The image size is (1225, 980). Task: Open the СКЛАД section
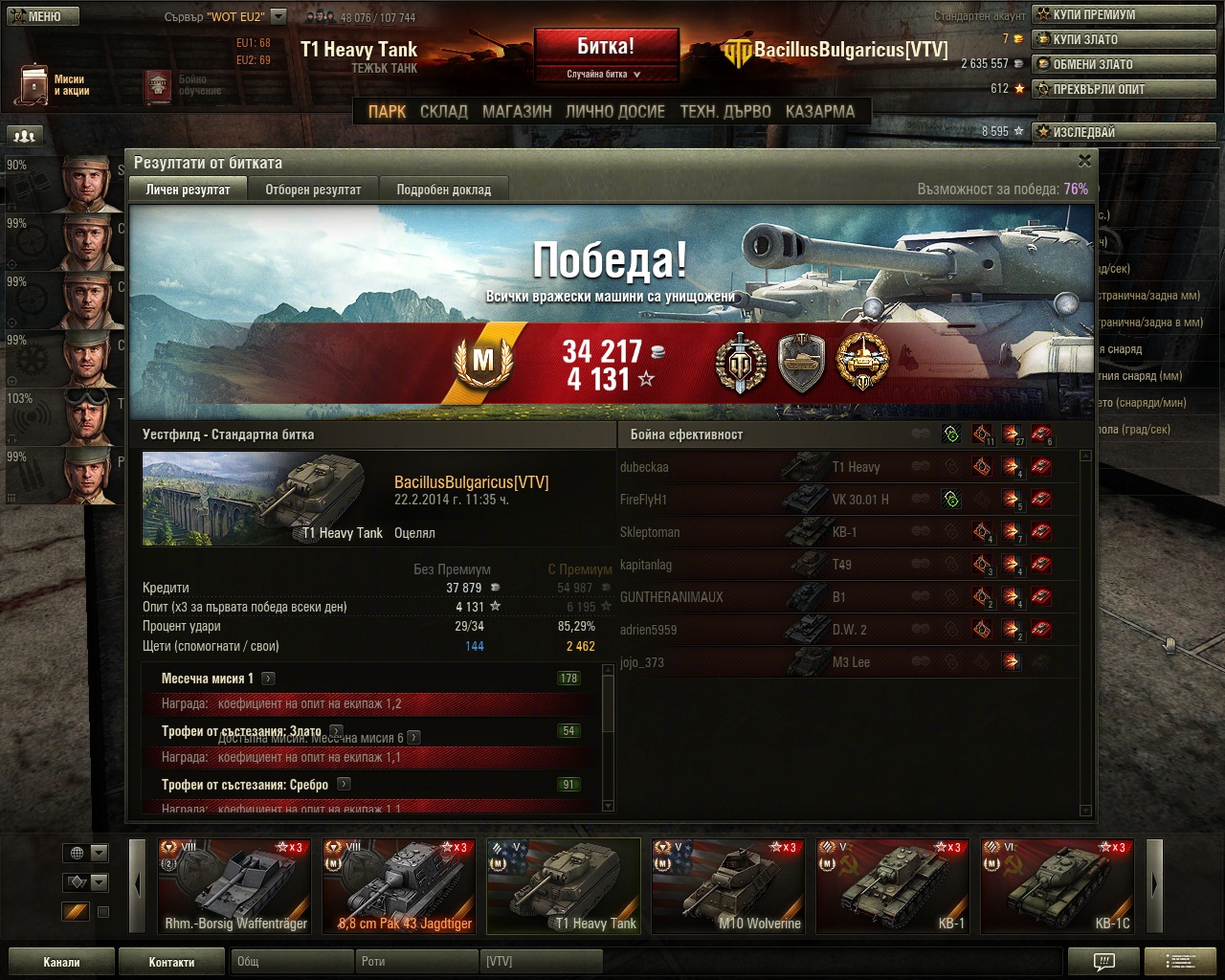point(444,112)
